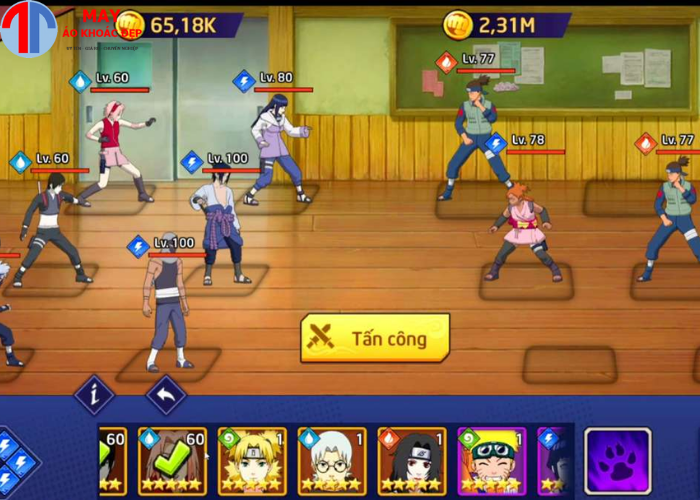
Task: Choose the white-haired glasses hero card
Action: [x=332, y=460]
